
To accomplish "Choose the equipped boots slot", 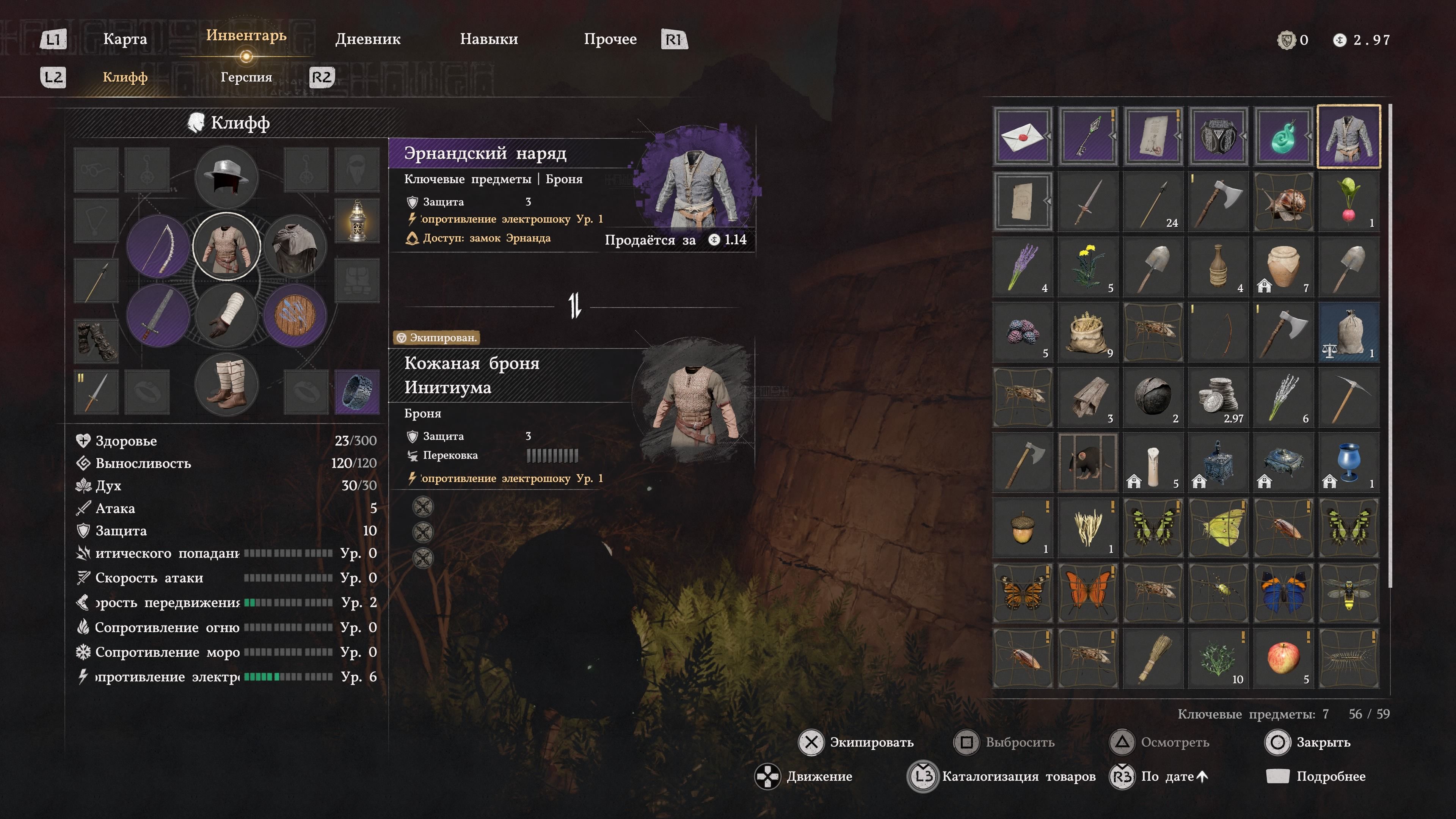I will tap(226, 385).
